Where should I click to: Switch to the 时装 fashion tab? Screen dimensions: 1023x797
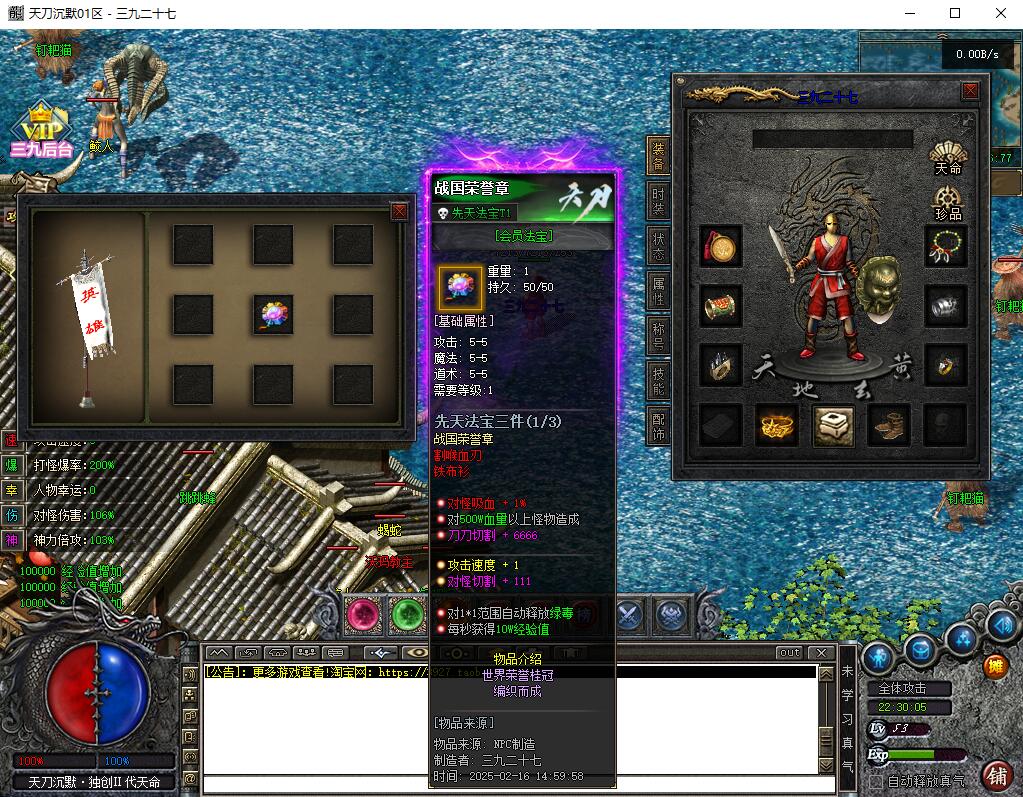[658, 198]
